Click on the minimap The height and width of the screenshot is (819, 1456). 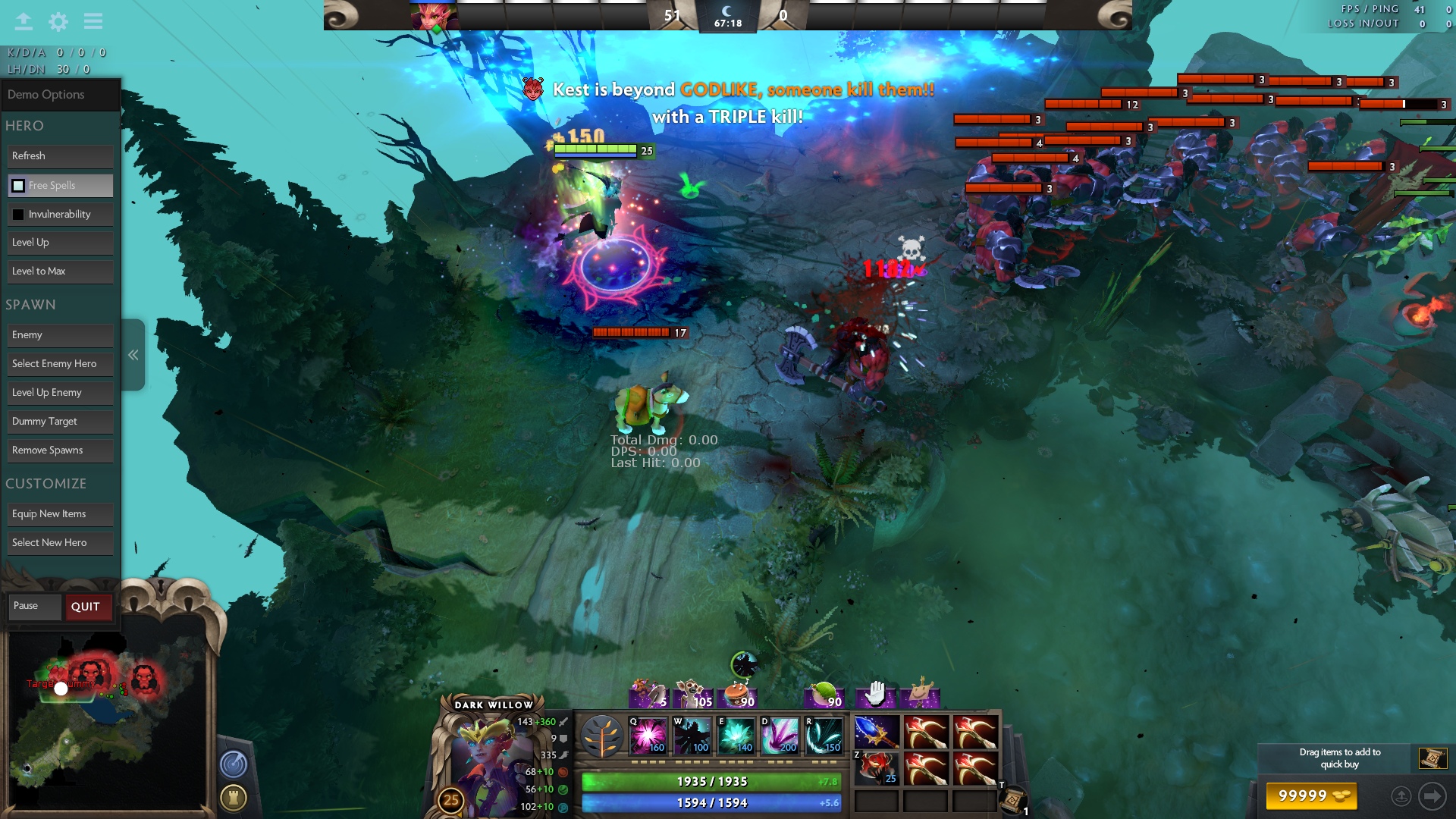click(x=106, y=720)
